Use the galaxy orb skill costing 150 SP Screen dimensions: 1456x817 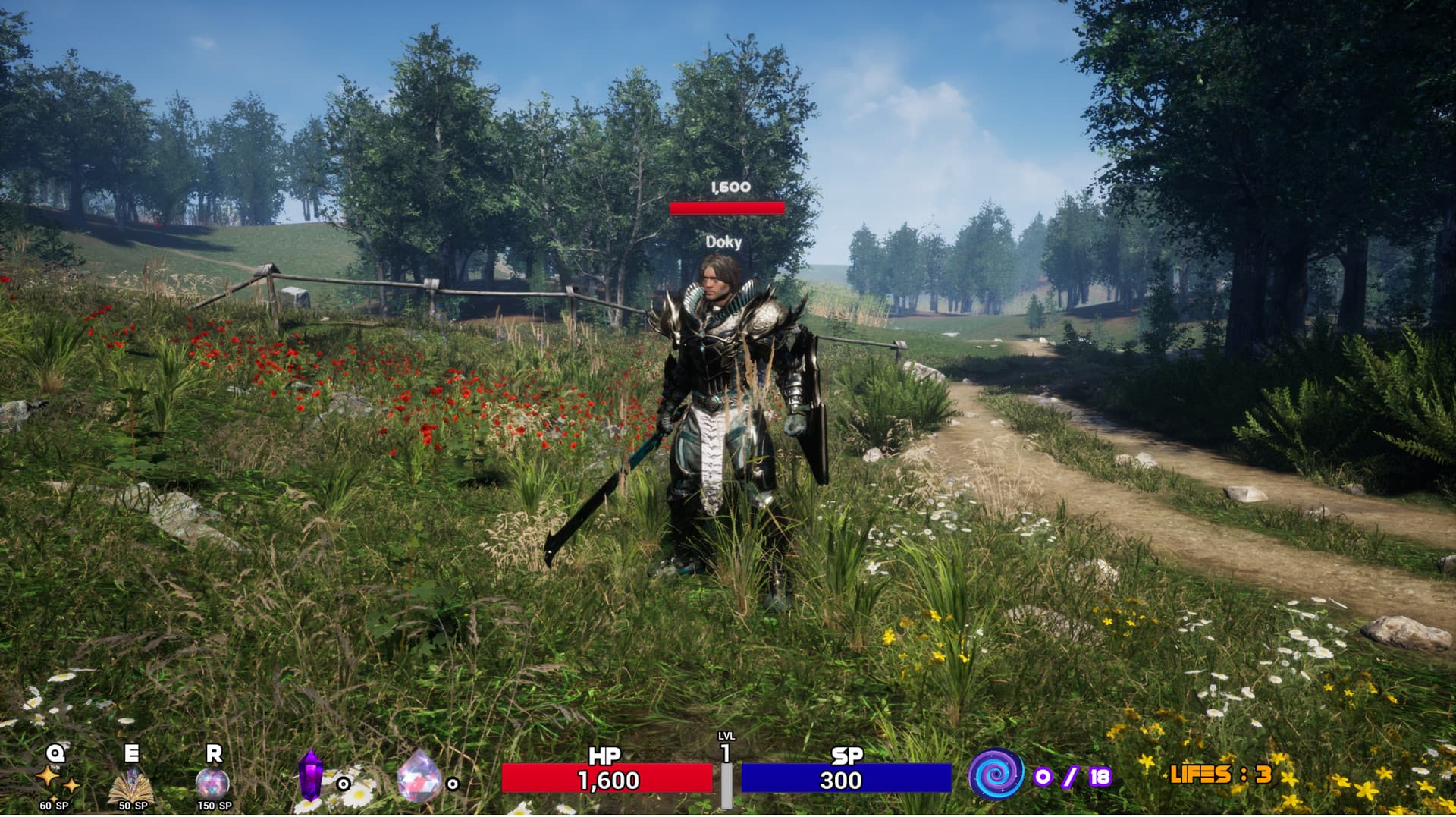(212, 781)
